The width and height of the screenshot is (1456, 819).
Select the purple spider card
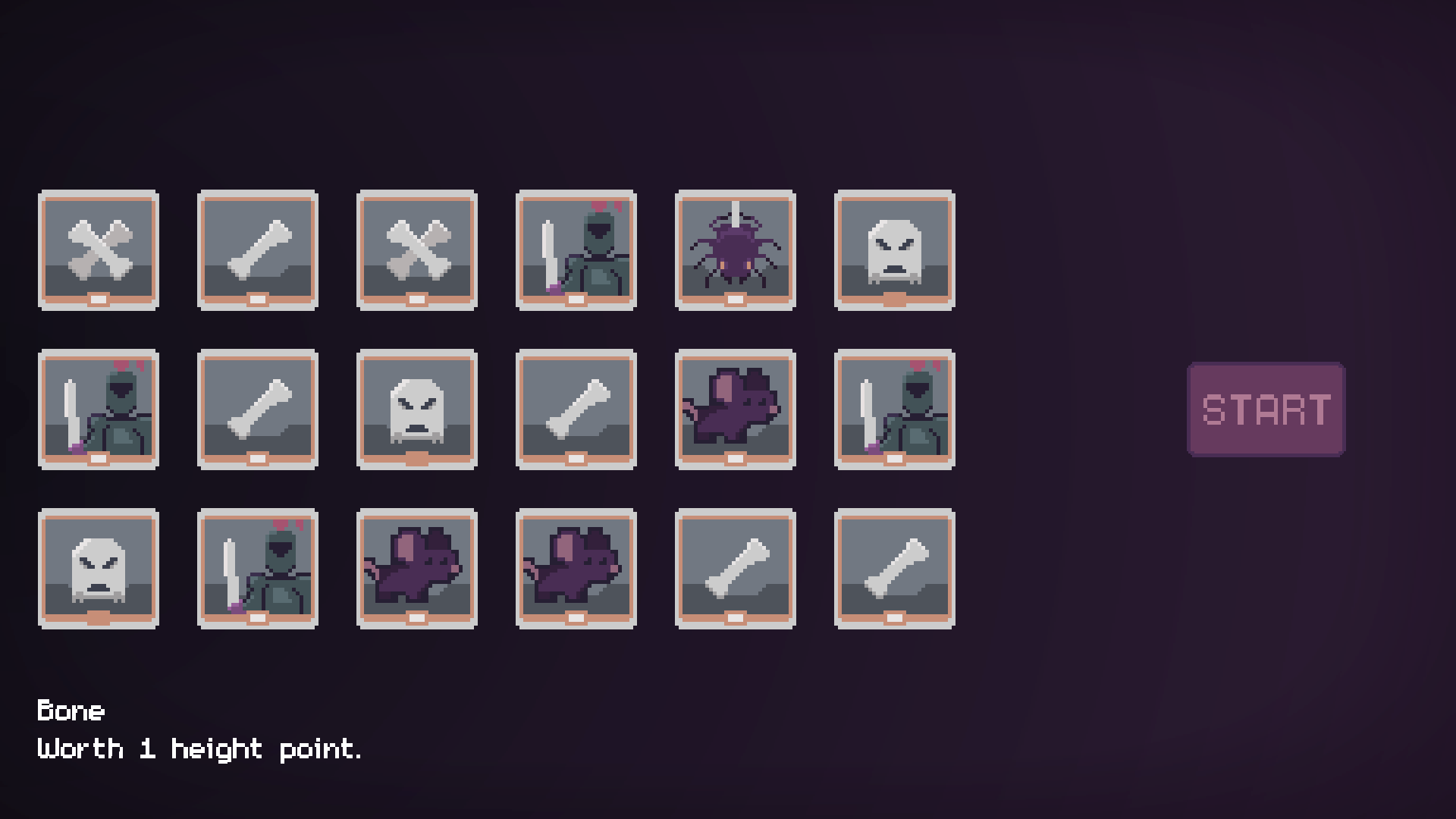735,250
